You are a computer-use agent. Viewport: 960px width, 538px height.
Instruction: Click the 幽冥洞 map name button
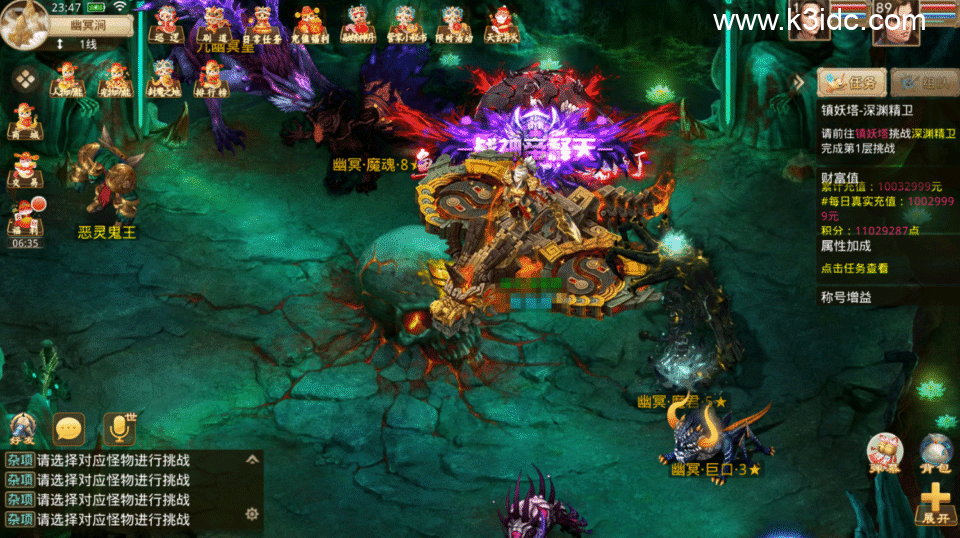88,26
